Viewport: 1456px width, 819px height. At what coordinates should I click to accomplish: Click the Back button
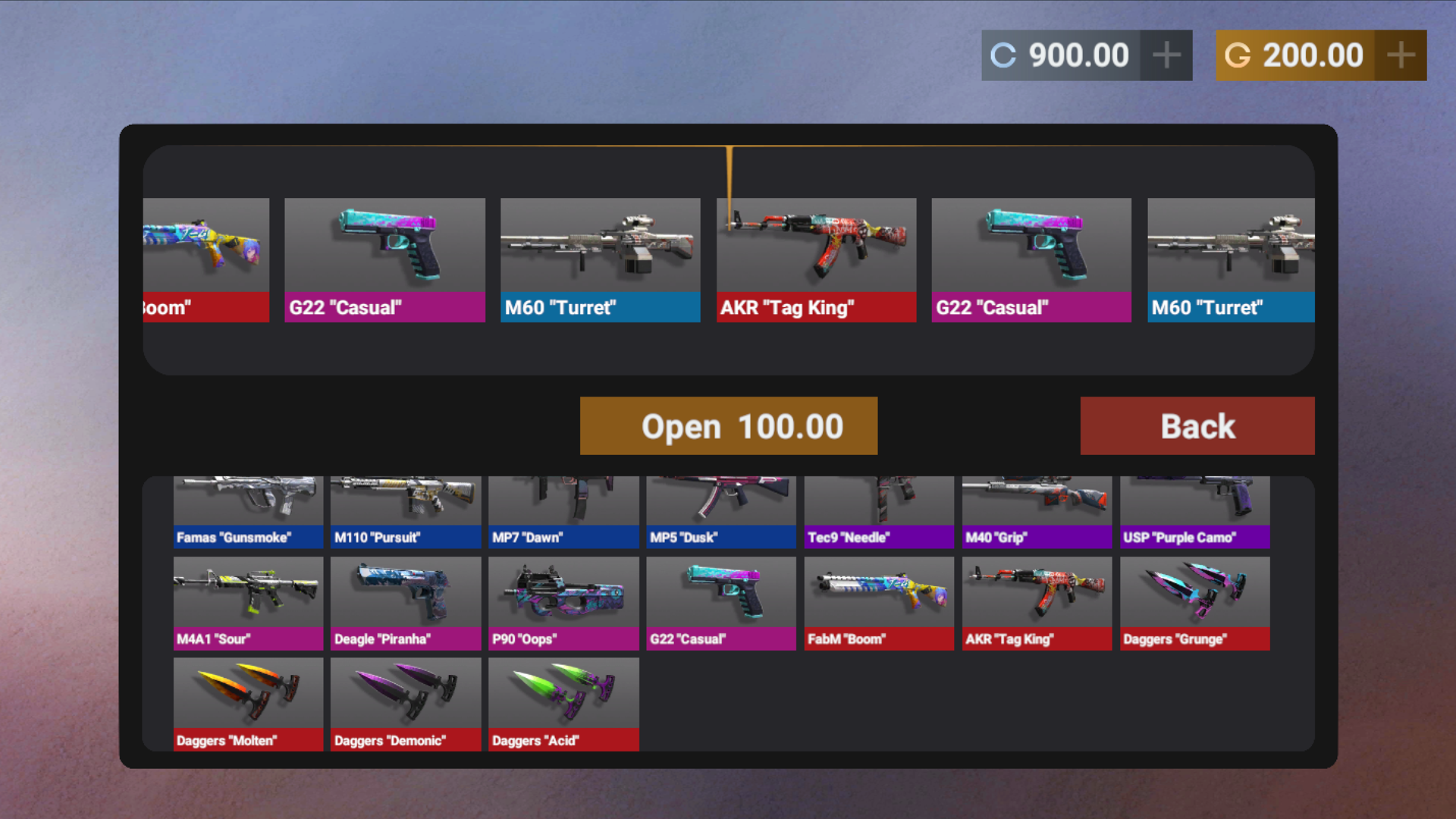(x=1197, y=425)
